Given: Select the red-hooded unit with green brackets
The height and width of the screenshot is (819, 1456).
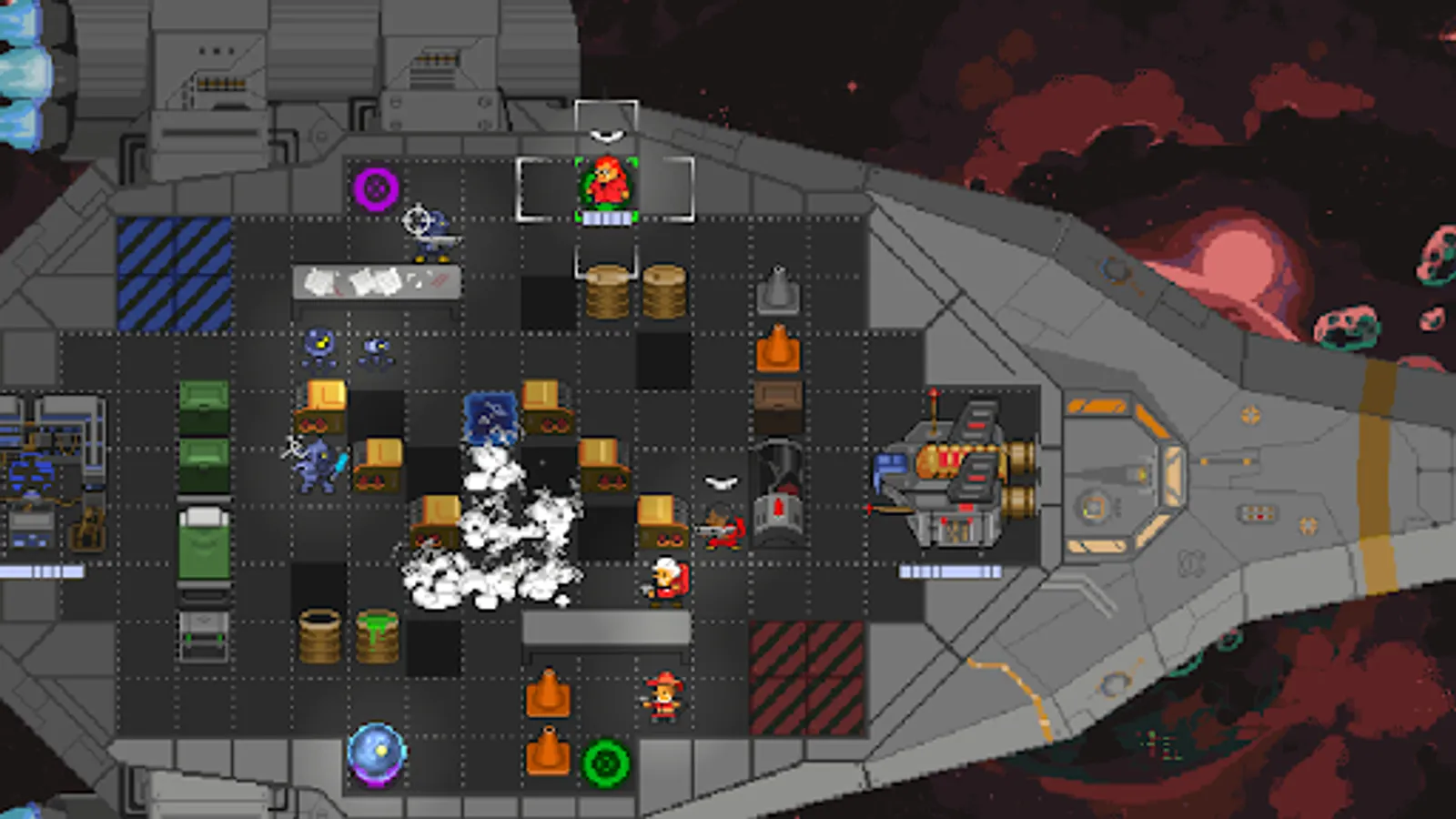Looking at the screenshot, I should (x=607, y=185).
